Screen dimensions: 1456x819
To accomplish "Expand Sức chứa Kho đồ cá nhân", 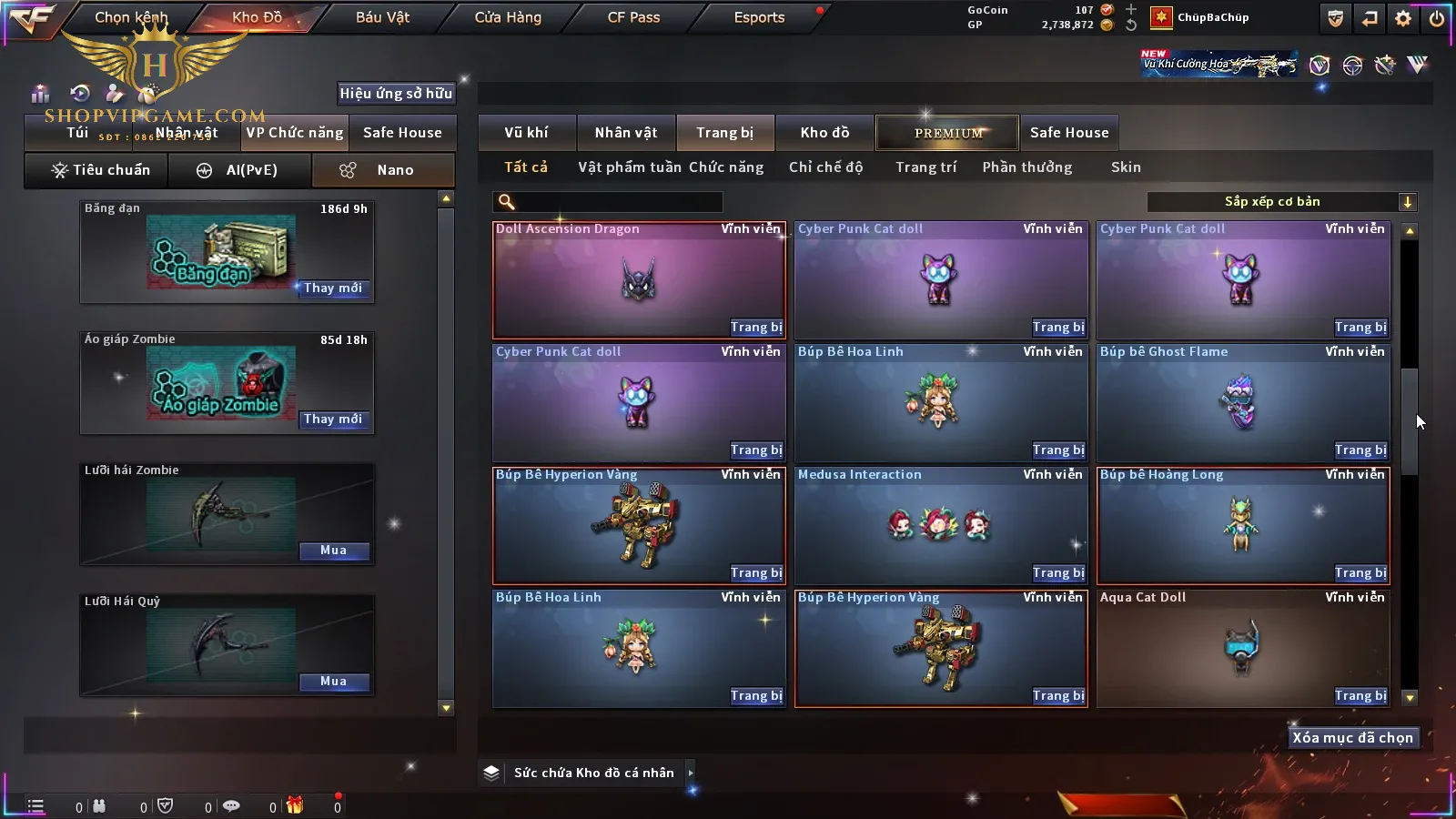I will coord(691,773).
